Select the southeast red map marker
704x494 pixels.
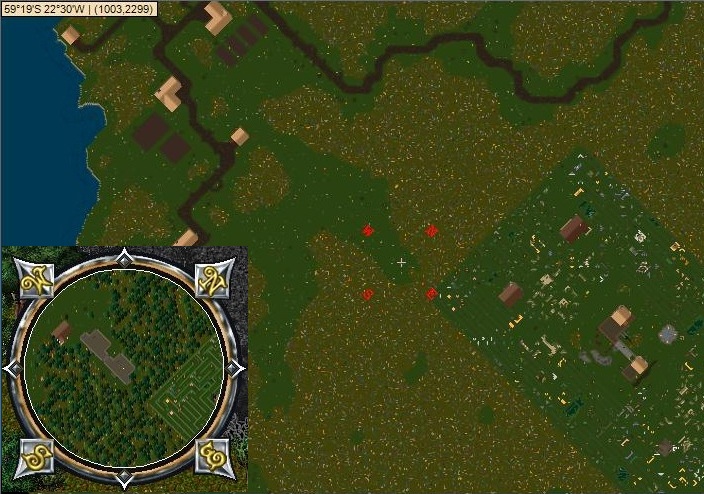pos(432,294)
